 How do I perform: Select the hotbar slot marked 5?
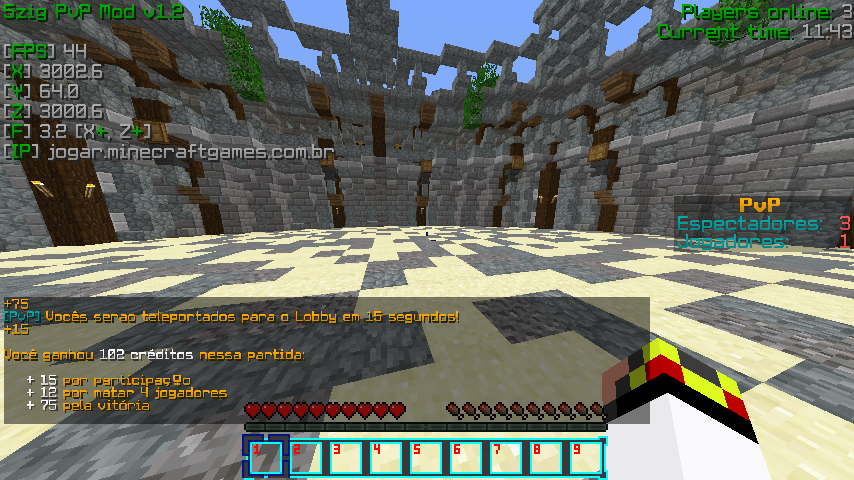(x=426, y=457)
